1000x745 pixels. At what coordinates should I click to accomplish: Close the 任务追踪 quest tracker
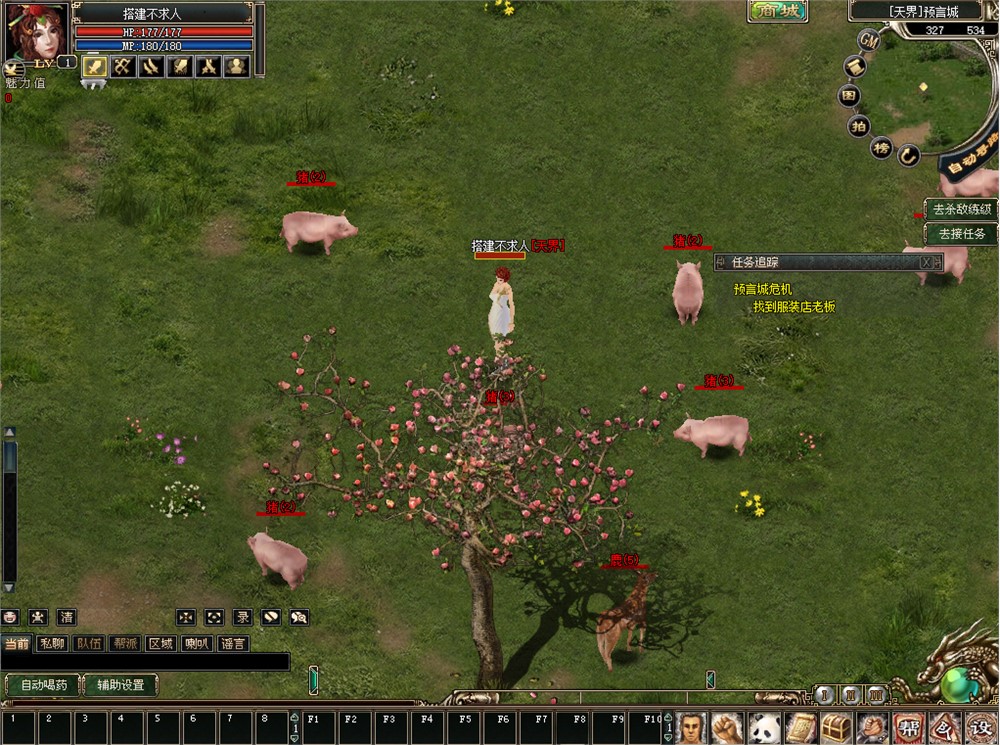point(927,262)
